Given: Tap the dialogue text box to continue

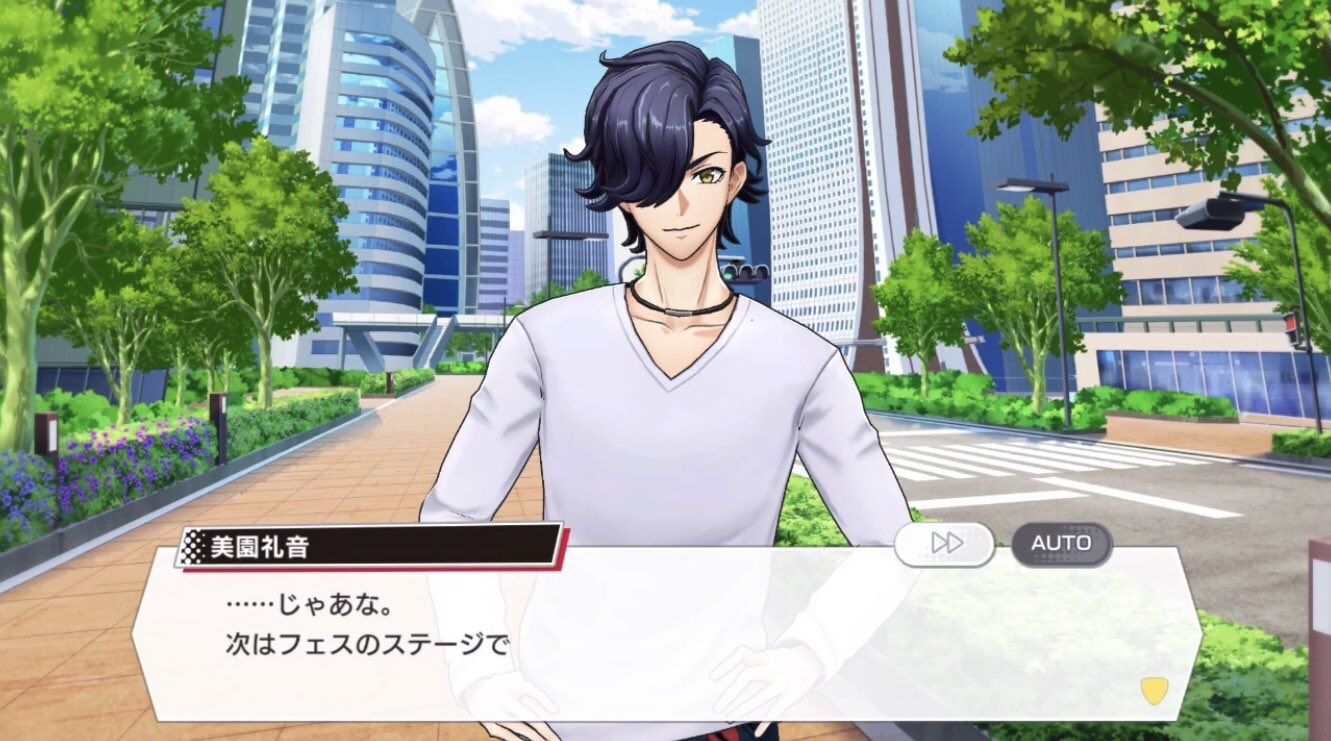Looking at the screenshot, I should click(x=660, y=640).
